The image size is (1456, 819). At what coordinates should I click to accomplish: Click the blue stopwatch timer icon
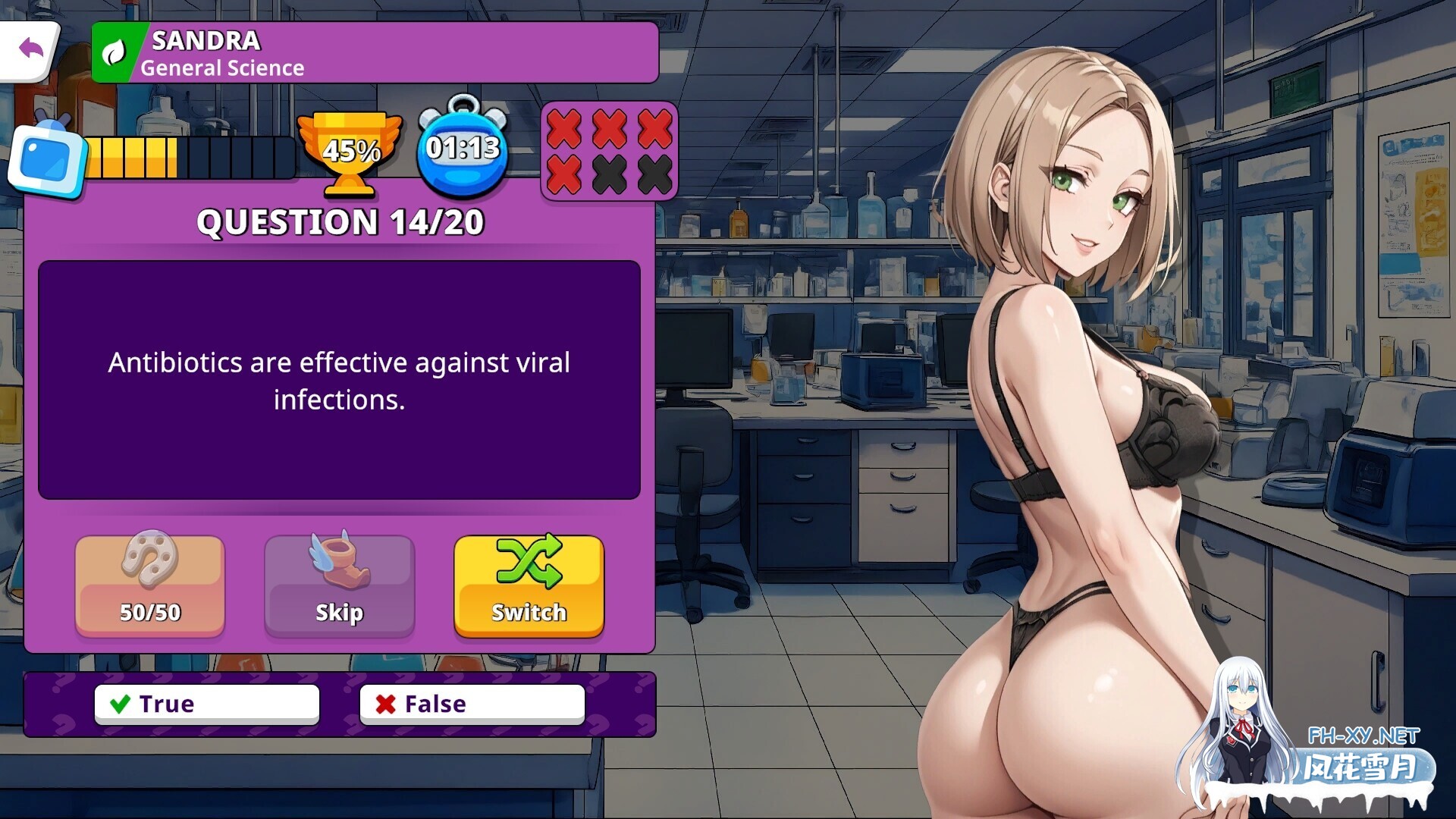pos(461,149)
